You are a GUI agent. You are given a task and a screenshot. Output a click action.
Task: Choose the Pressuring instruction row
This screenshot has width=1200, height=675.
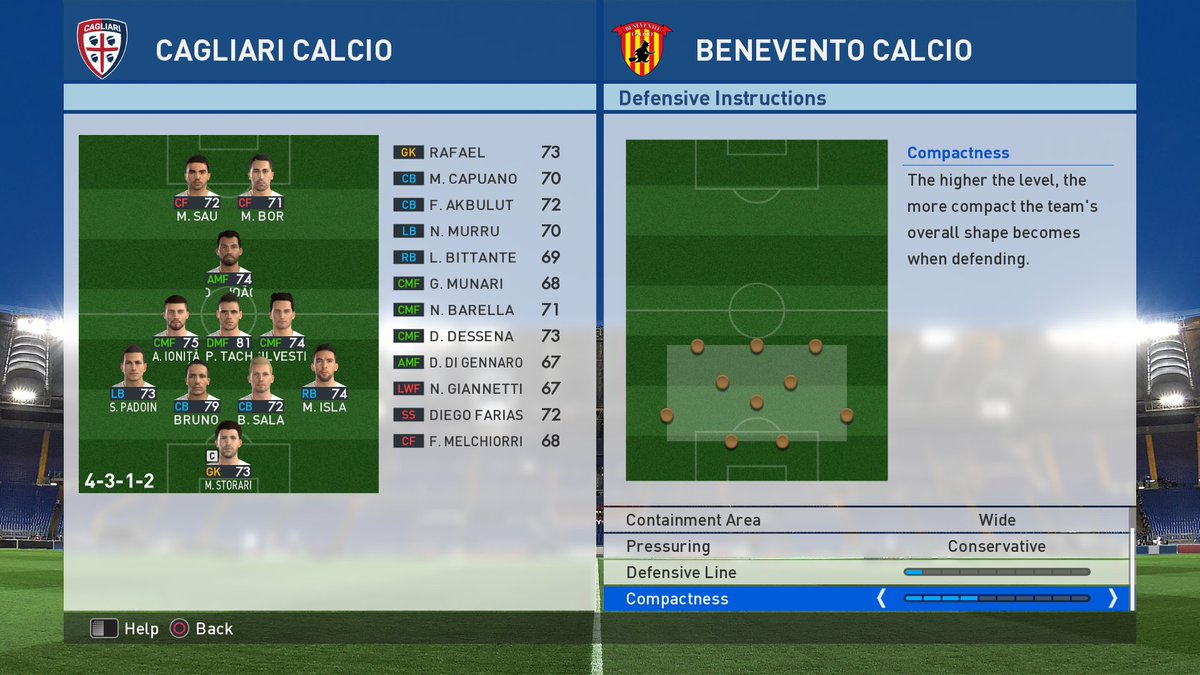click(866, 546)
